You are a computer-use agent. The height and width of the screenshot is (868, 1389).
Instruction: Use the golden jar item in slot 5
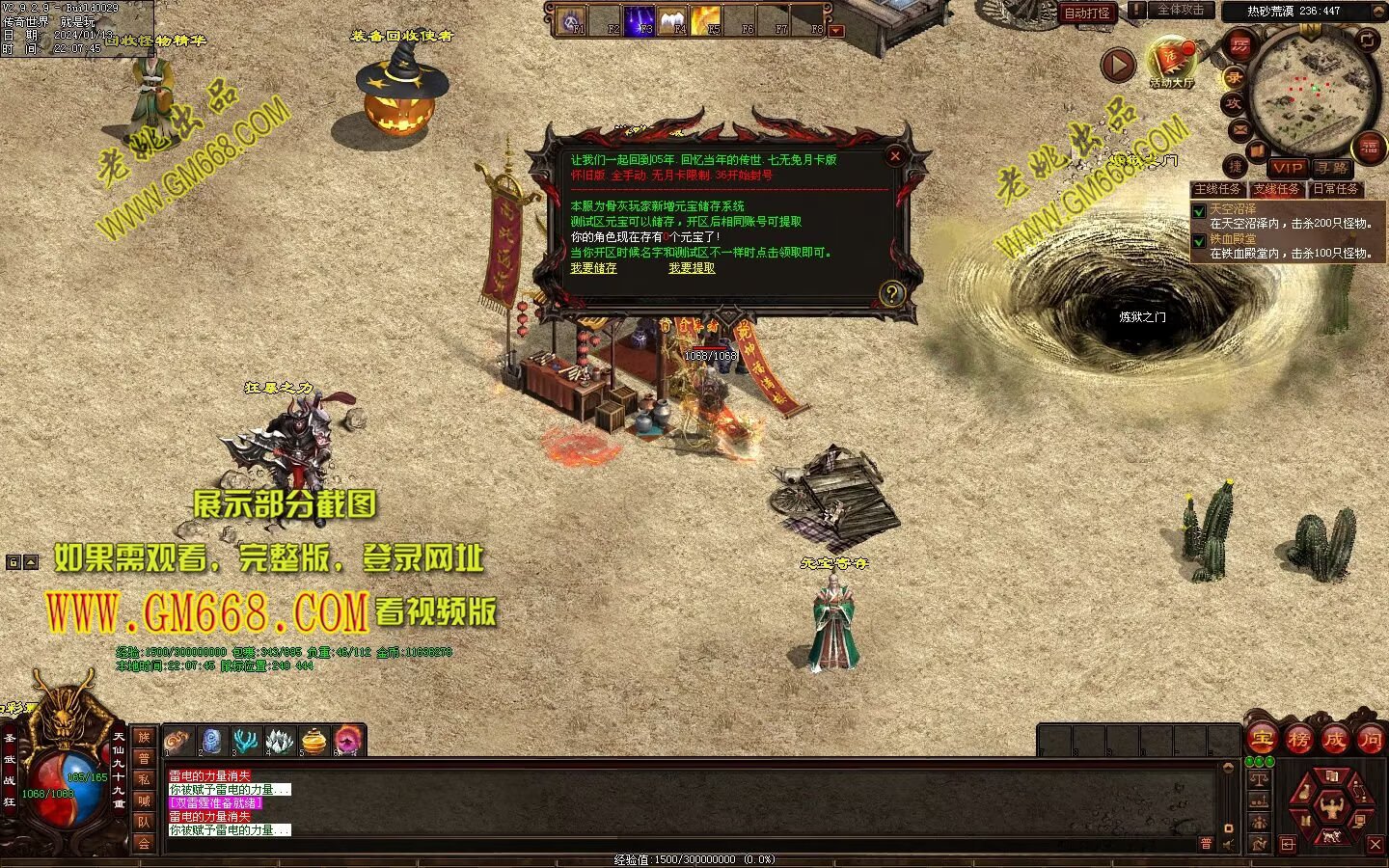(314, 741)
